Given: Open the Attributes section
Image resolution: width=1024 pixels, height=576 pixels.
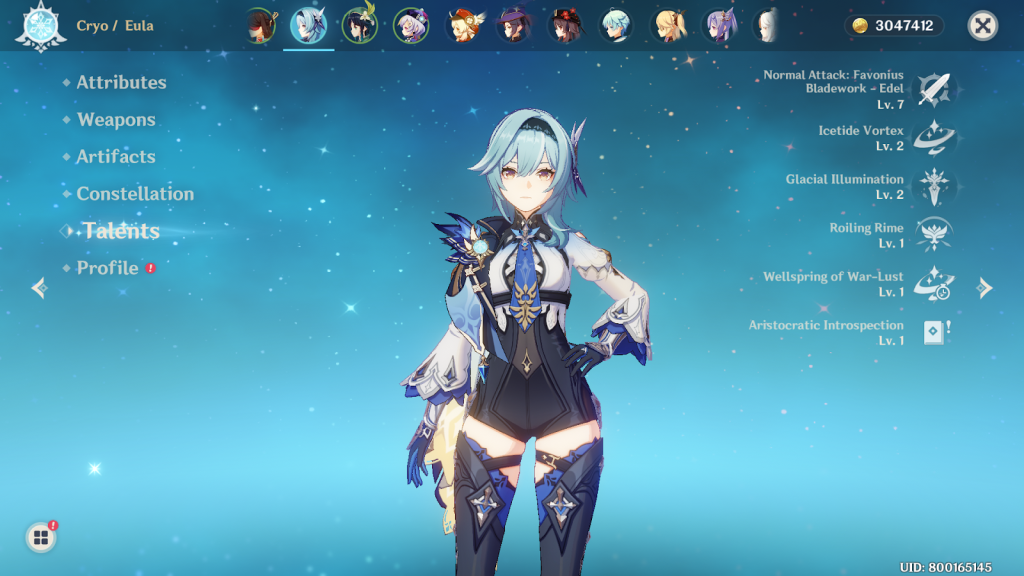Looking at the screenshot, I should (121, 83).
